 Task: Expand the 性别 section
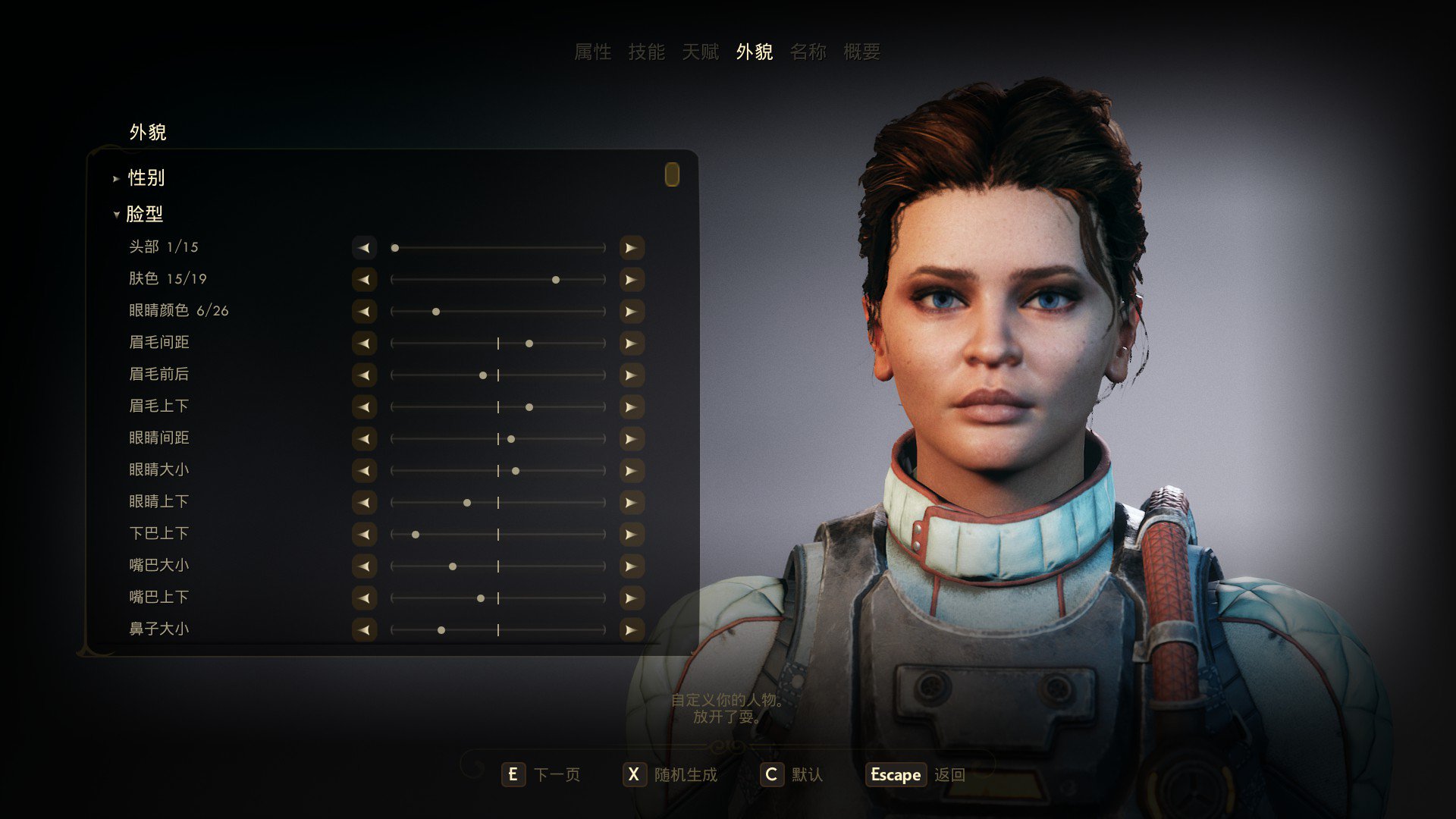point(146,178)
